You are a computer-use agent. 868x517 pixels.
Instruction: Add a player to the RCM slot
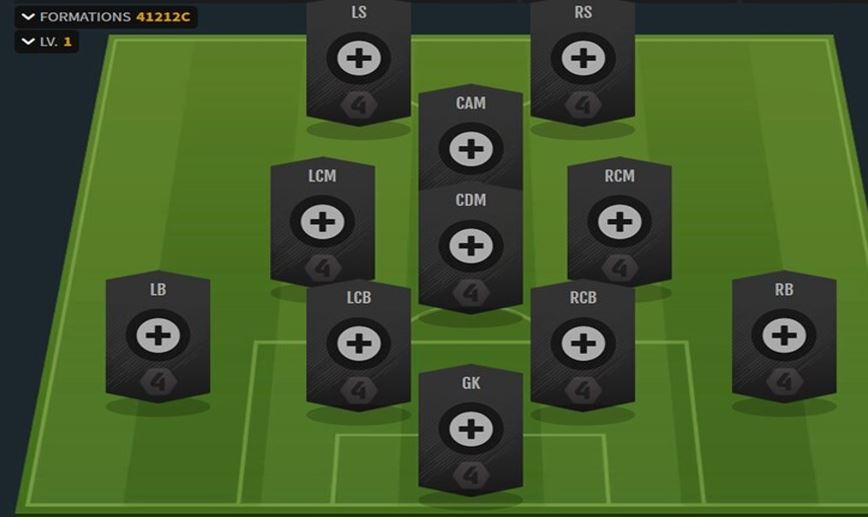coord(619,222)
